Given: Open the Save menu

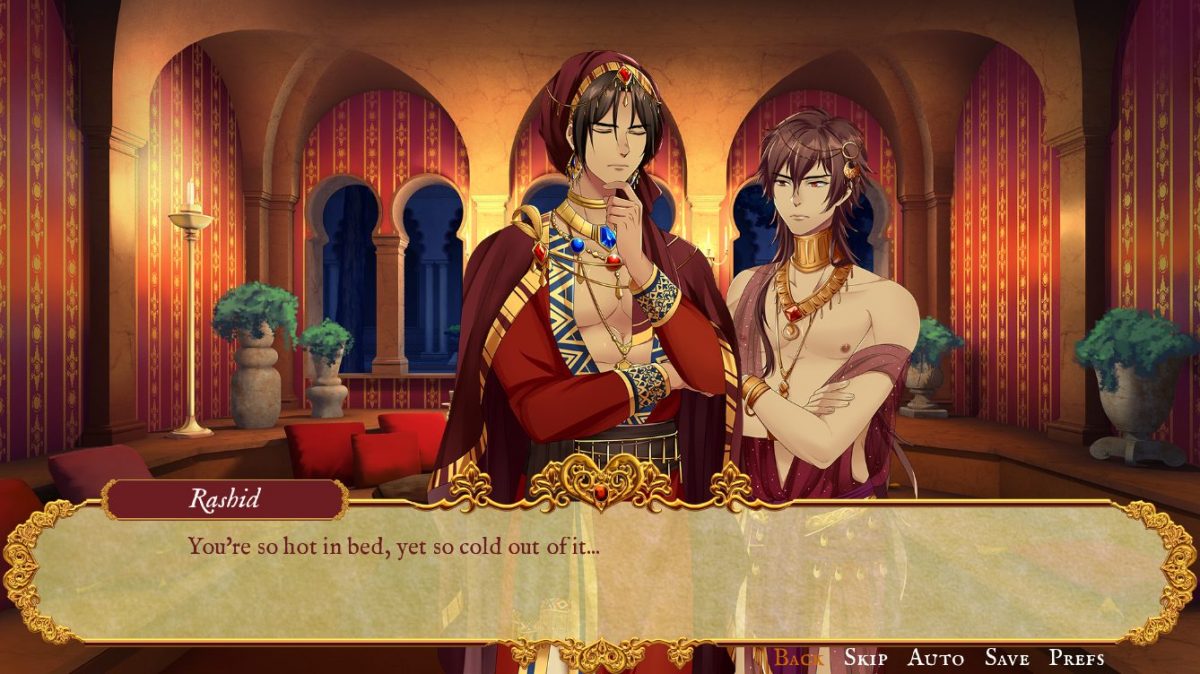Looking at the screenshot, I should (x=1006, y=657).
